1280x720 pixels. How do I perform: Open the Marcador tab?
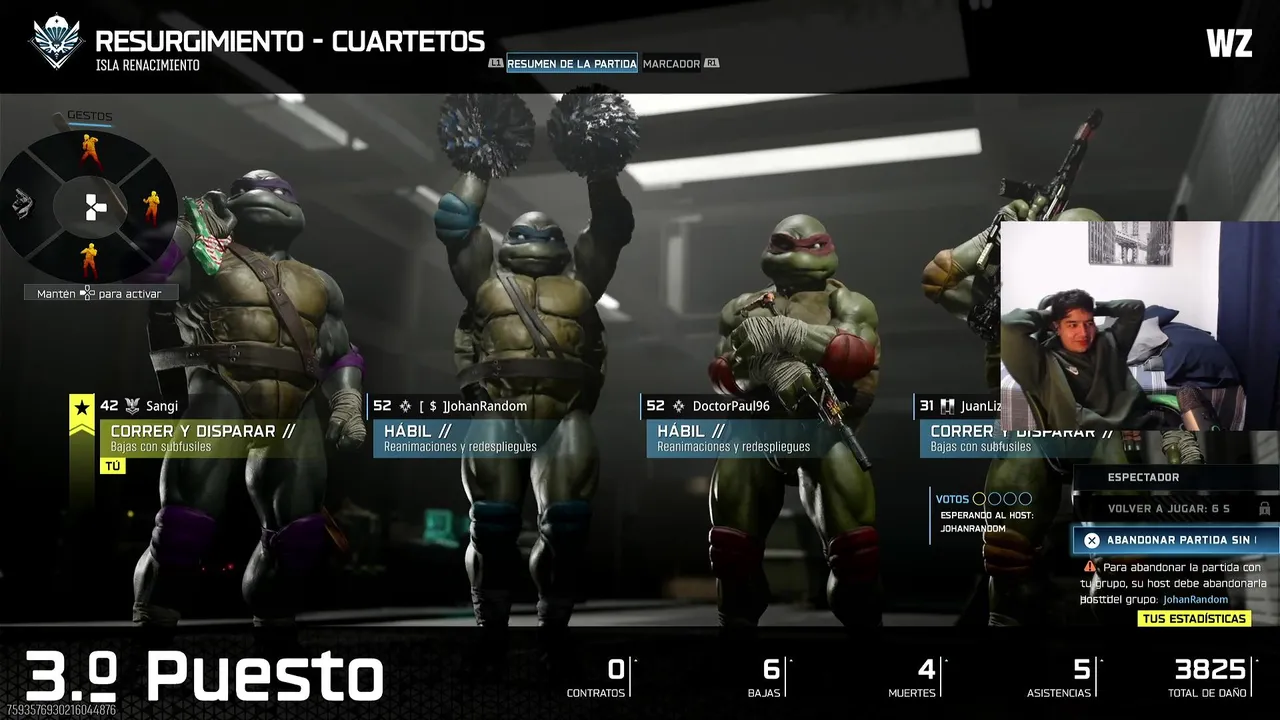[x=671, y=64]
